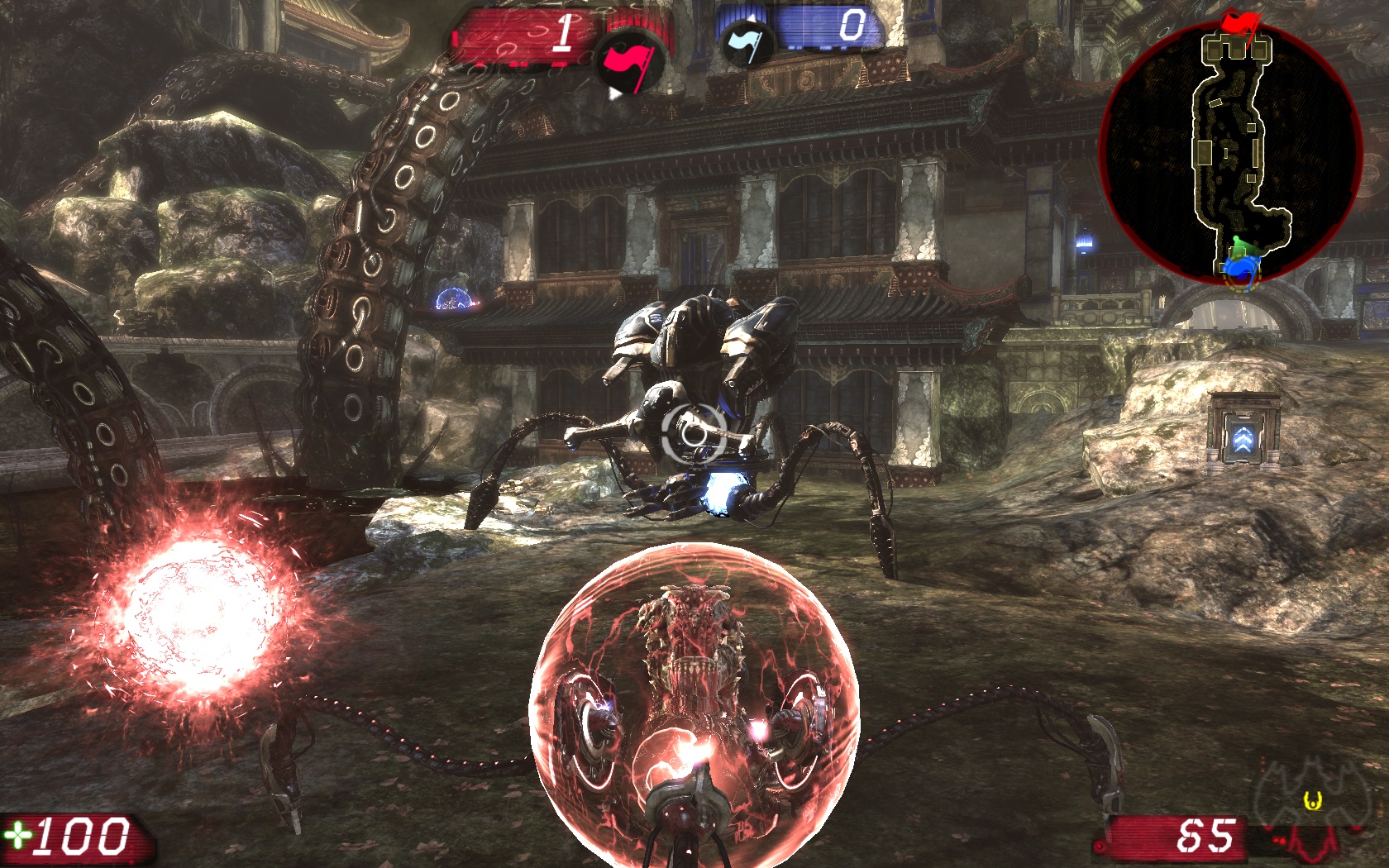Select the blue base marker on minimap

(x=1240, y=266)
